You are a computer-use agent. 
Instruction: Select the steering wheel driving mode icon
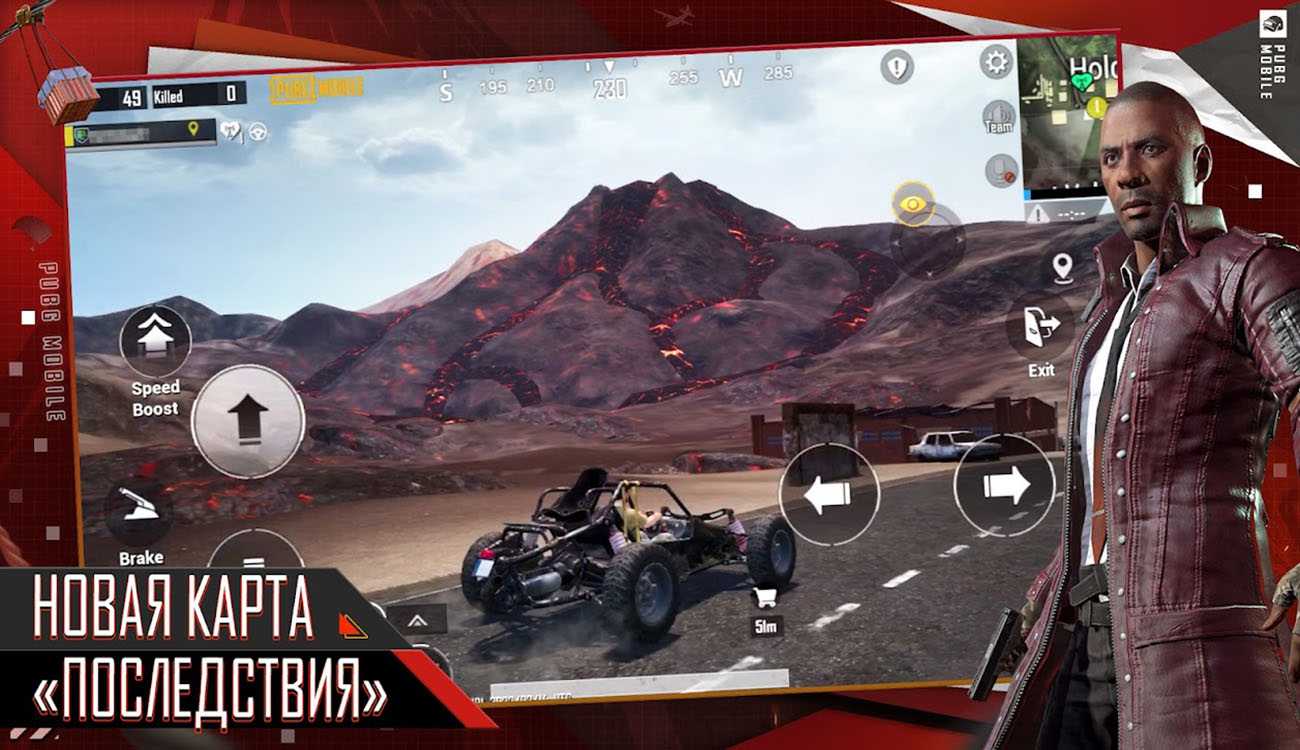(x=258, y=131)
